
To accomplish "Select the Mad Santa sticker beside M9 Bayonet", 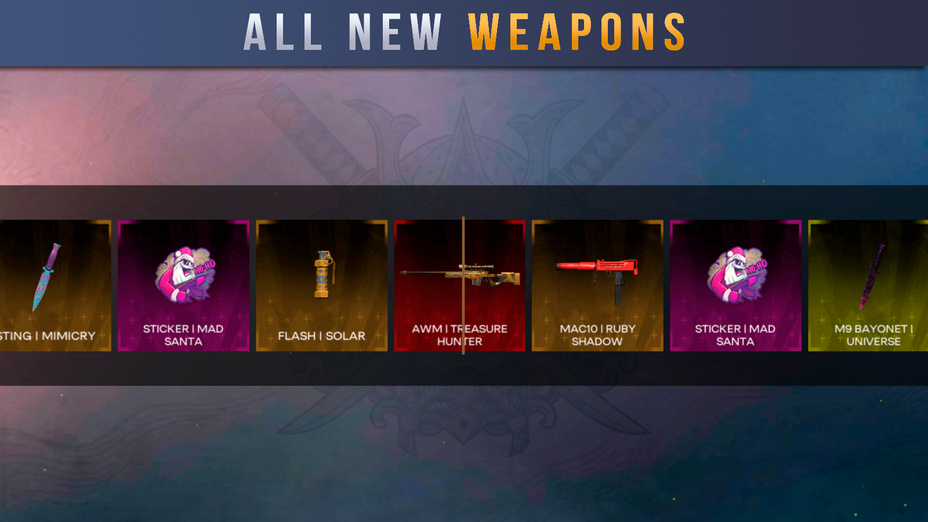I will point(735,285).
